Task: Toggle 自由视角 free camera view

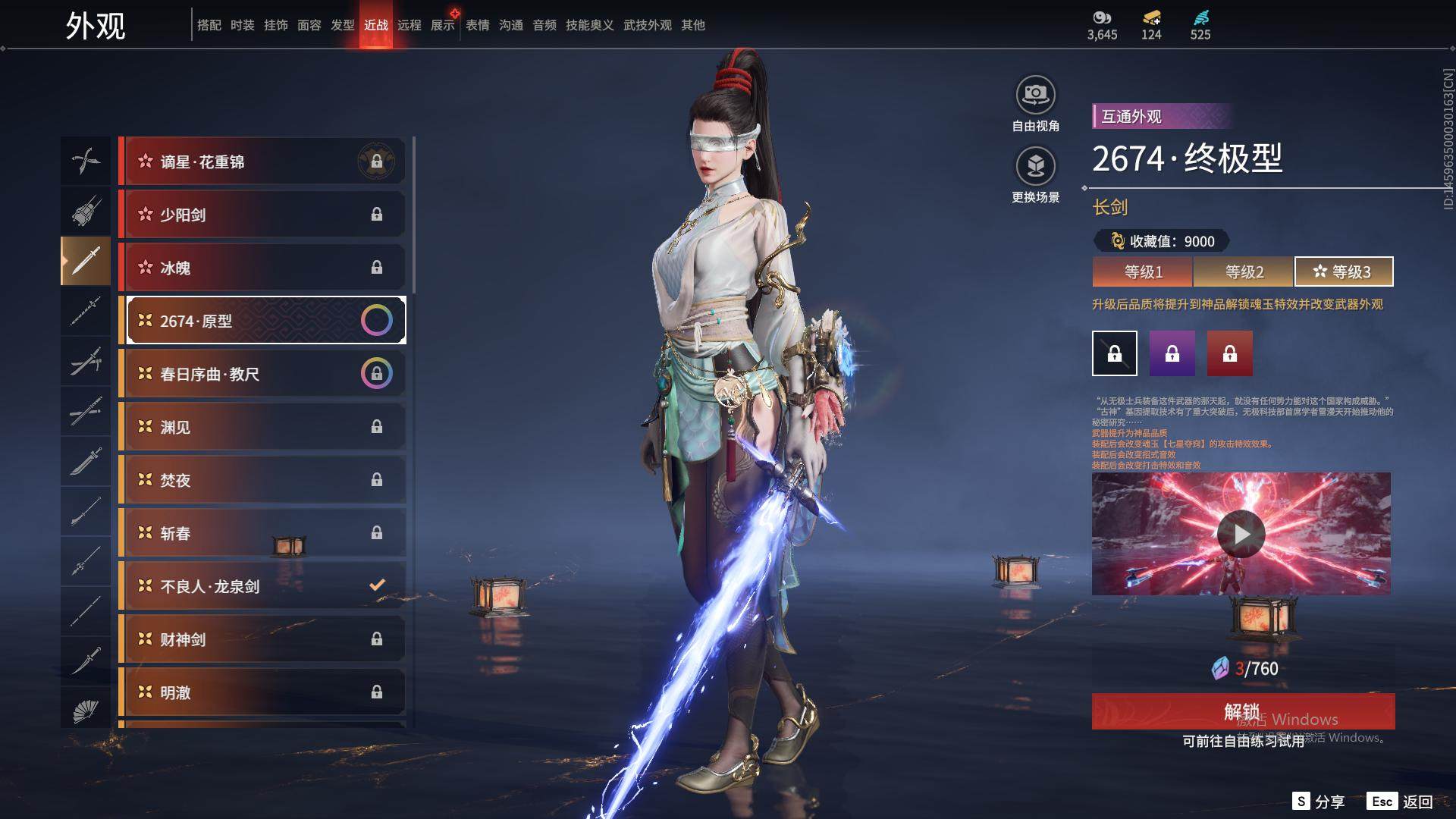Action: pyautogui.click(x=1035, y=104)
